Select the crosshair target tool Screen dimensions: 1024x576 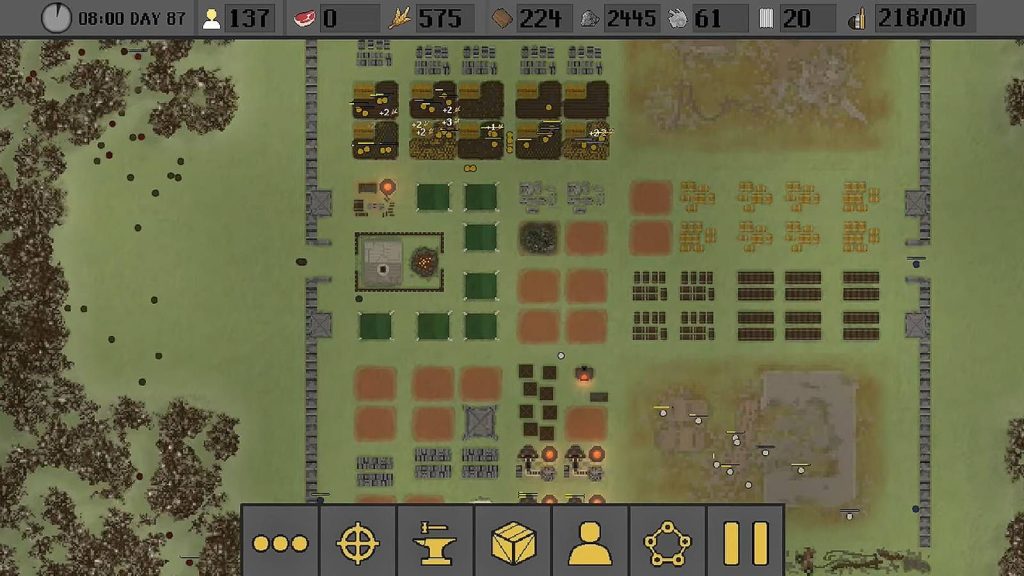(x=358, y=543)
